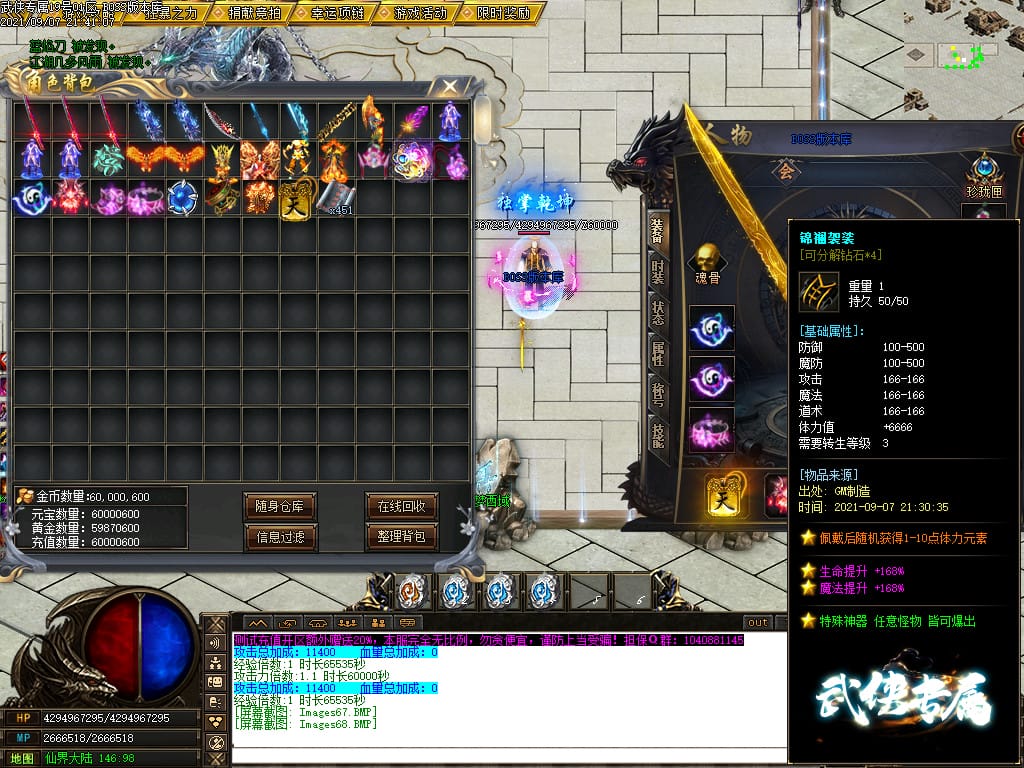Screen dimensions: 1024x768
Task: Open the minimap in the corner
Action: click(960, 53)
